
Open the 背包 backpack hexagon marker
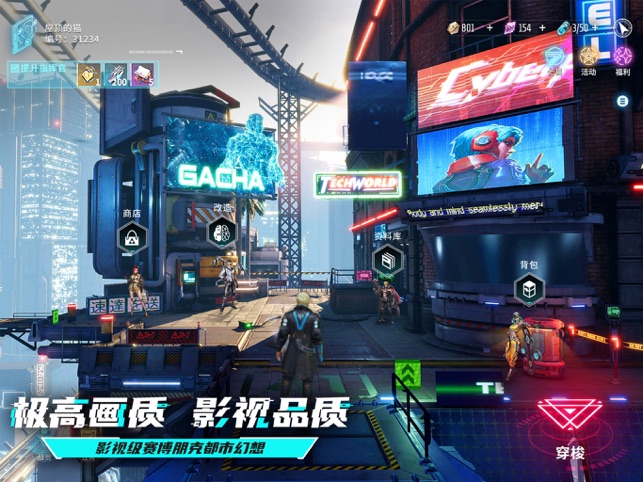[528, 290]
